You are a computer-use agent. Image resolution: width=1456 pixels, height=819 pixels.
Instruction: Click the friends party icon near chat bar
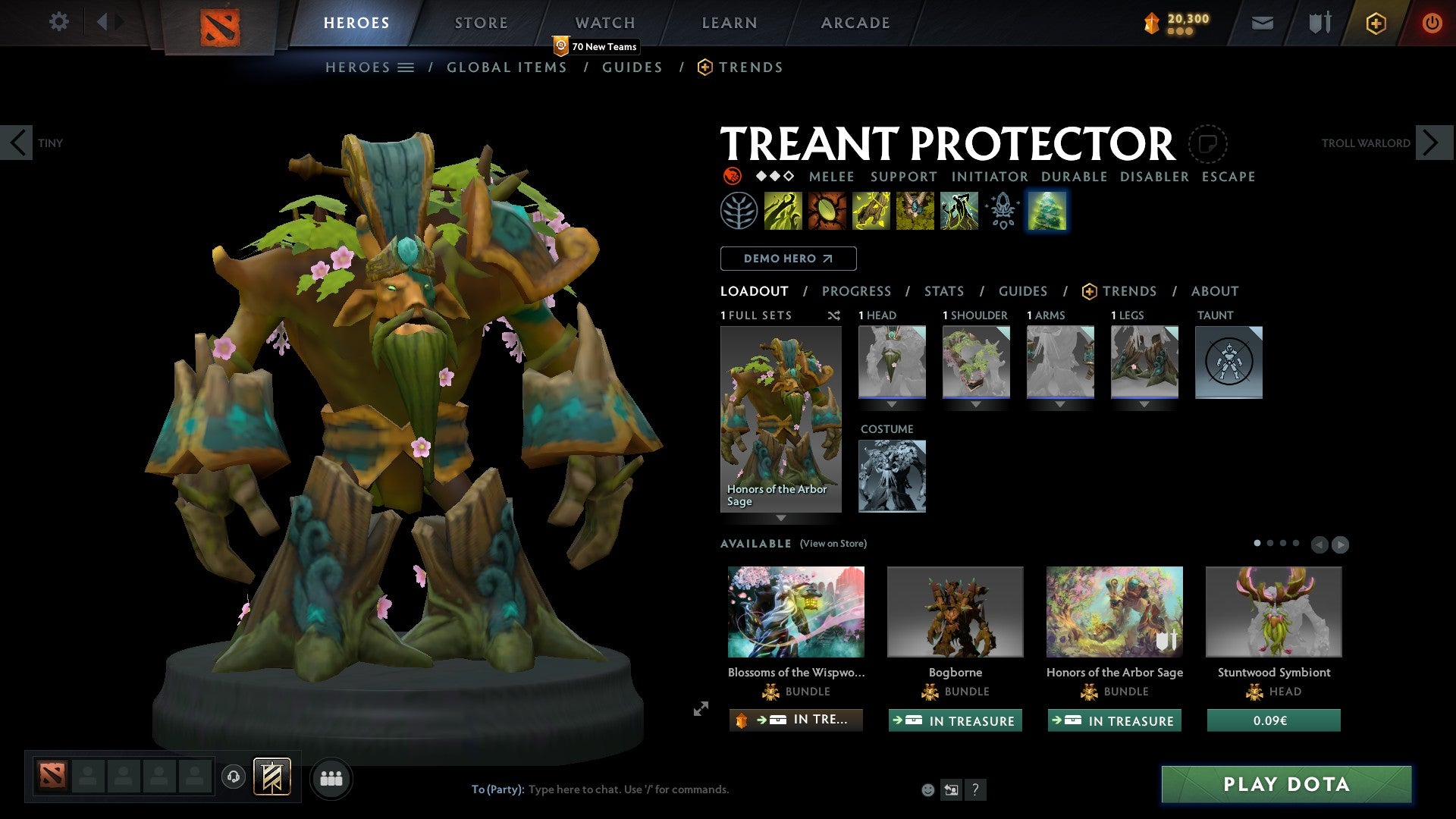coord(331,778)
